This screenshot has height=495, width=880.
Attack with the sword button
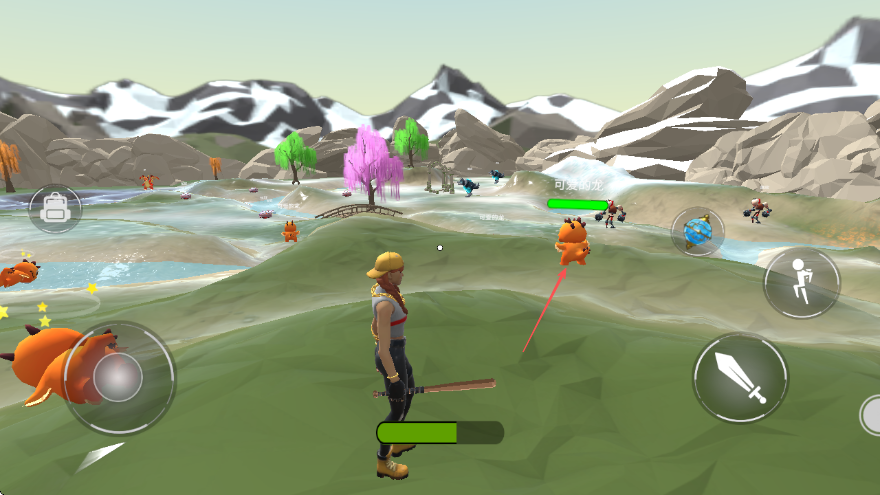click(740, 378)
